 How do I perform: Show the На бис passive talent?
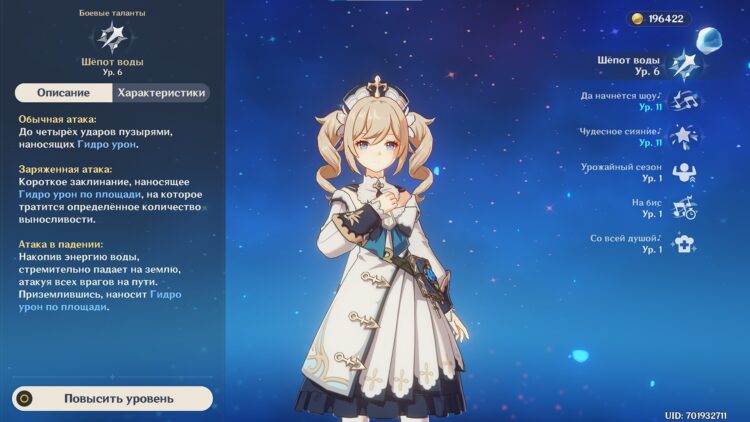685,208
